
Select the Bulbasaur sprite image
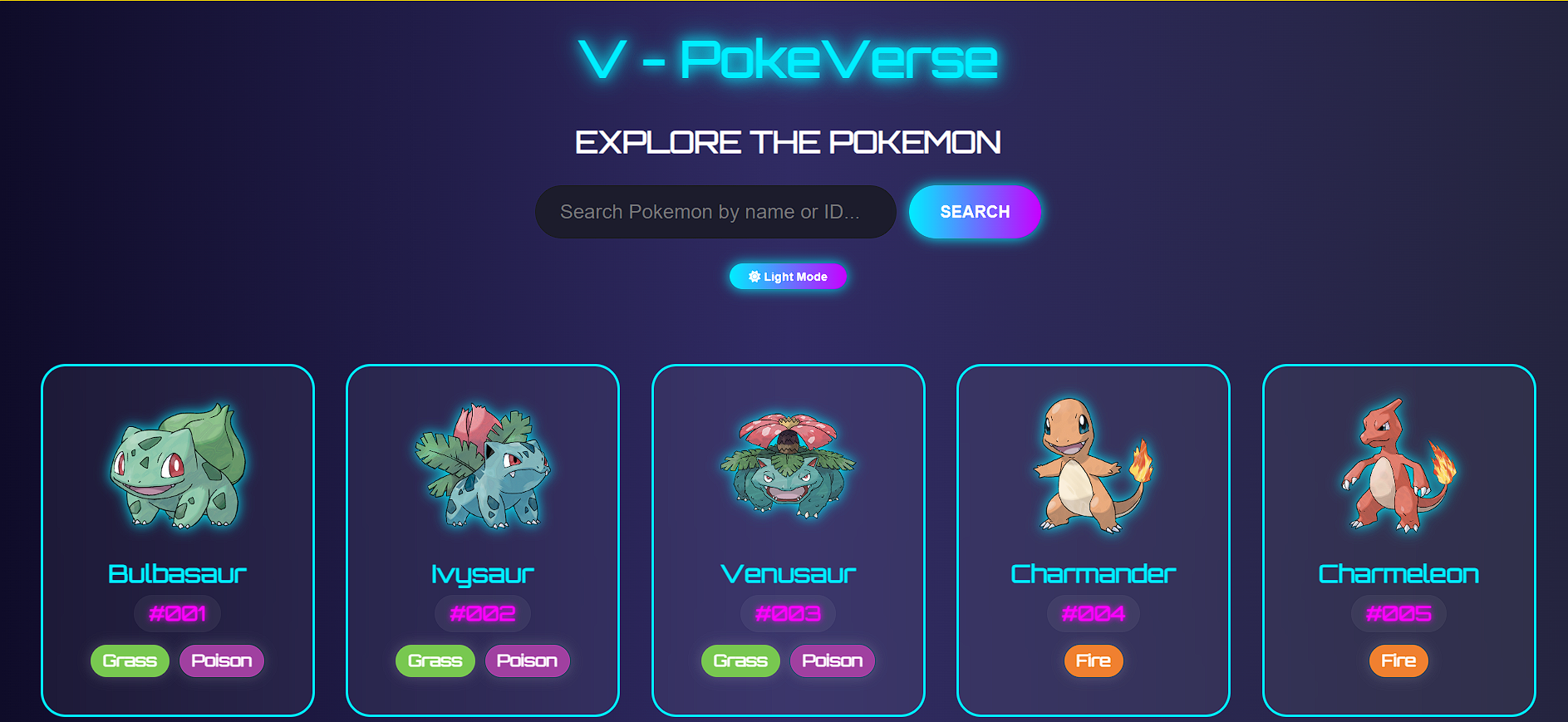coord(177,469)
